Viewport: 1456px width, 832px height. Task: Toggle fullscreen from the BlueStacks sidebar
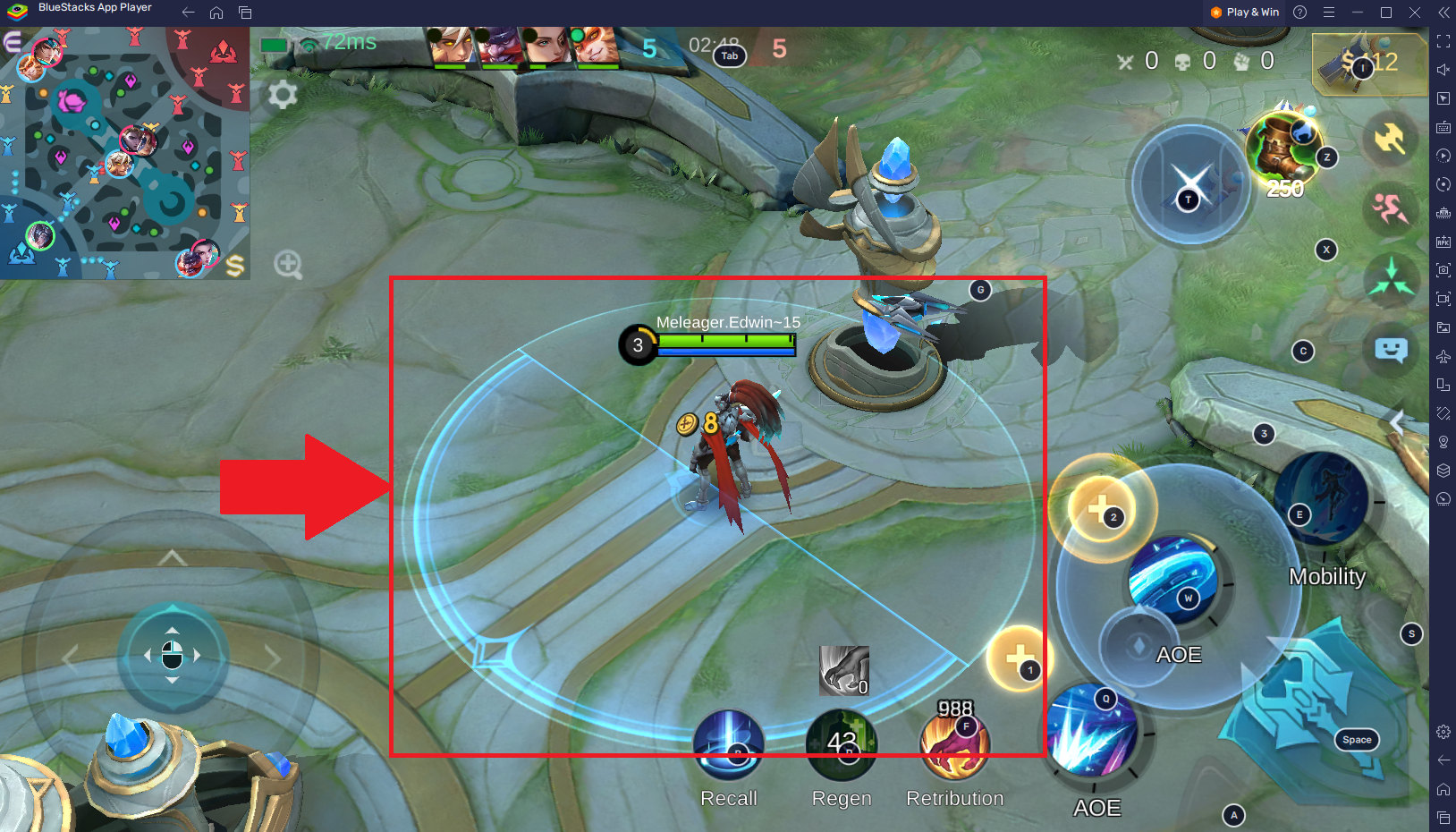[x=1443, y=40]
